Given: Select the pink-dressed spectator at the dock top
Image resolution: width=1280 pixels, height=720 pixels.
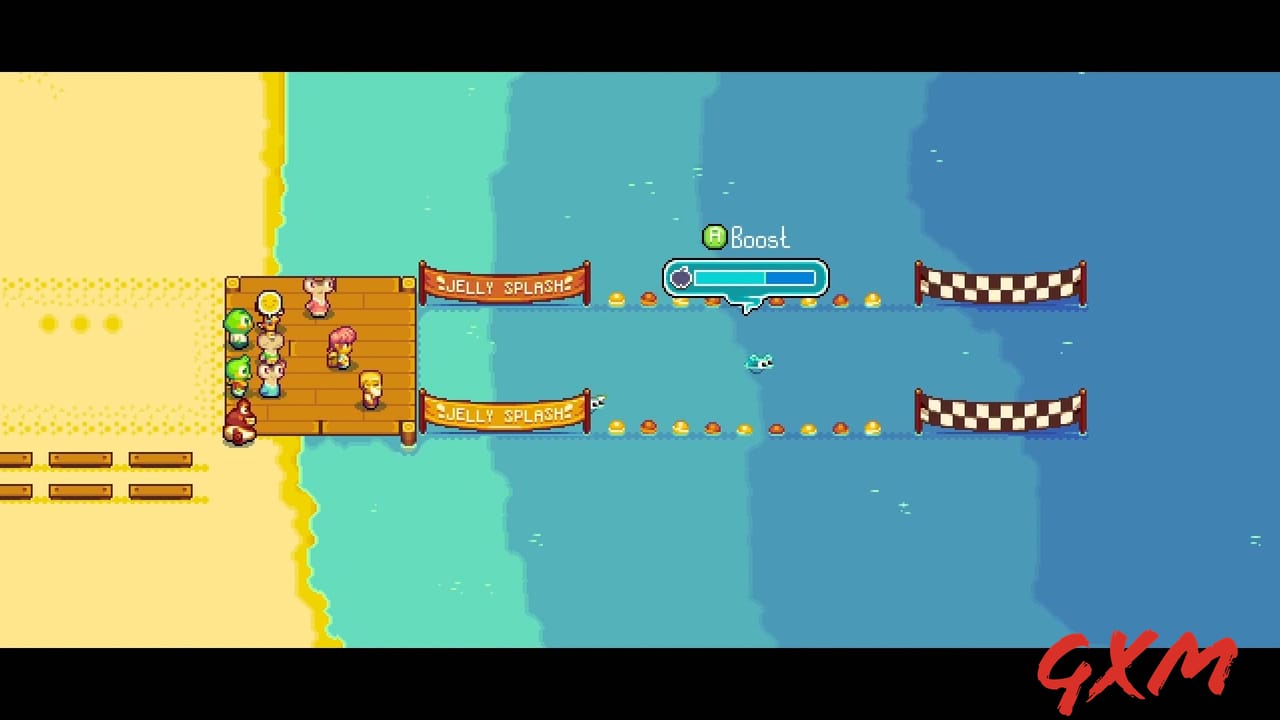Looking at the screenshot, I should [316, 294].
